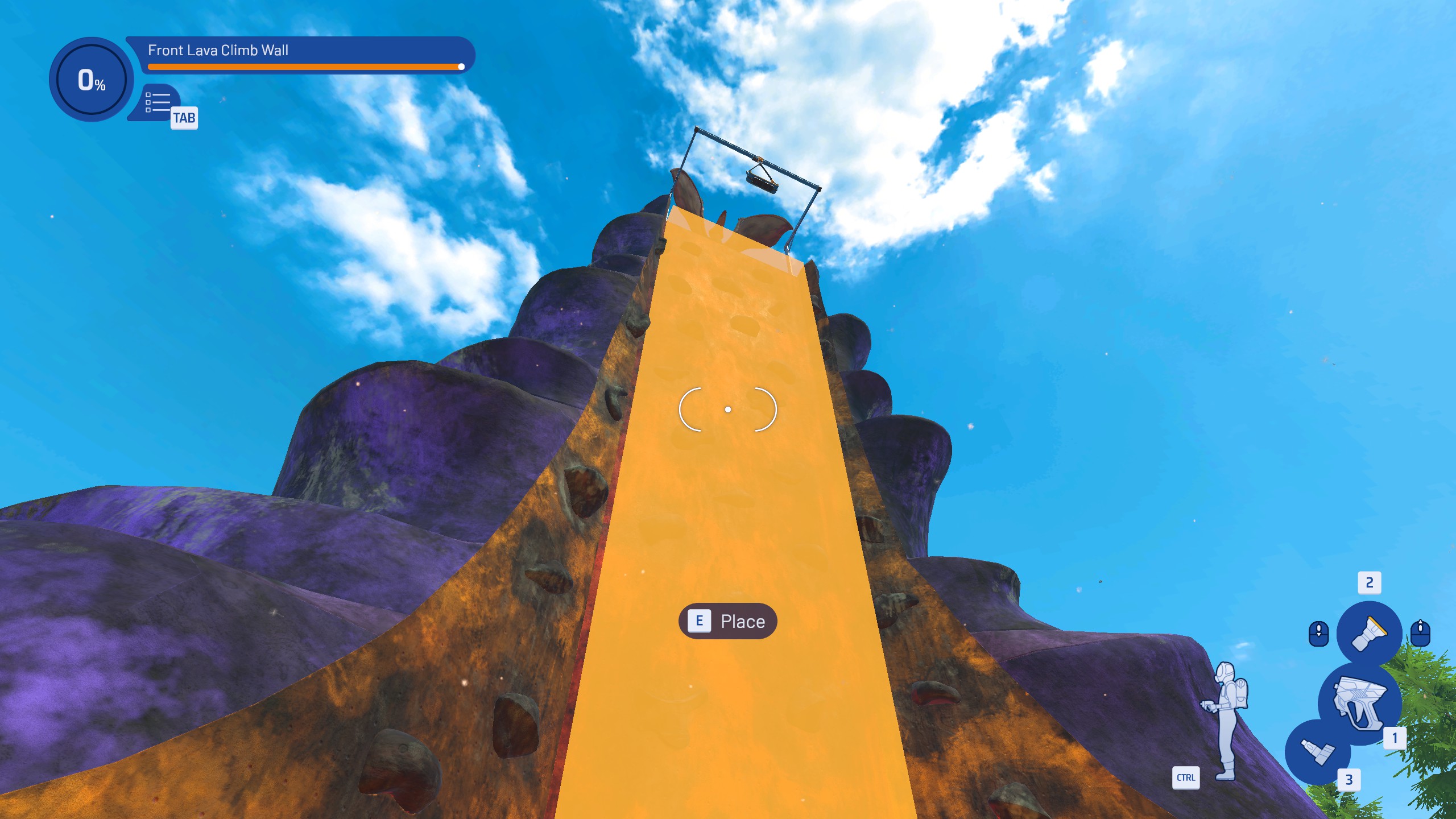Screen dimensions: 1456x819
Task: Click the CTRL key prompt badge
Action: click(x=1185, y=777)
